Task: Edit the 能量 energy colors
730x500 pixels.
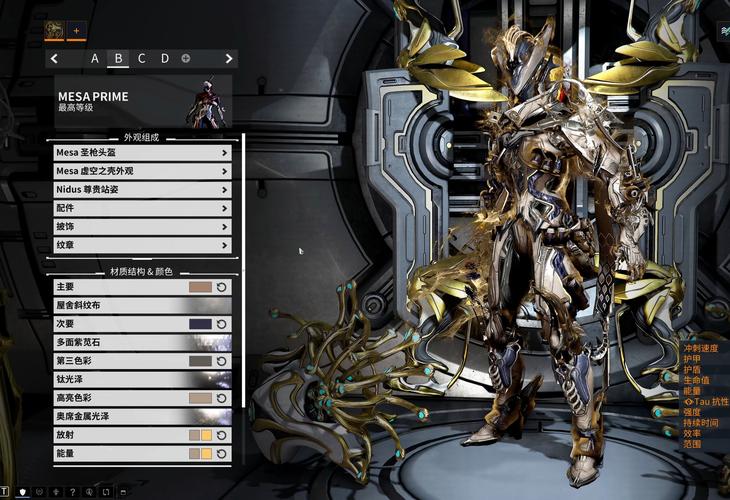Action: tap(200, 453)
